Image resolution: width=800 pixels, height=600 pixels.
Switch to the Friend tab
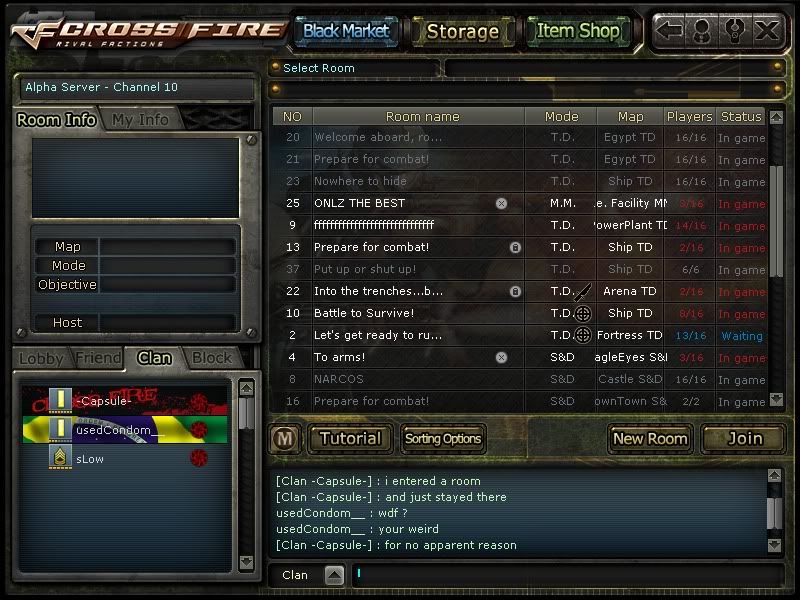click(x=97, y=358)
